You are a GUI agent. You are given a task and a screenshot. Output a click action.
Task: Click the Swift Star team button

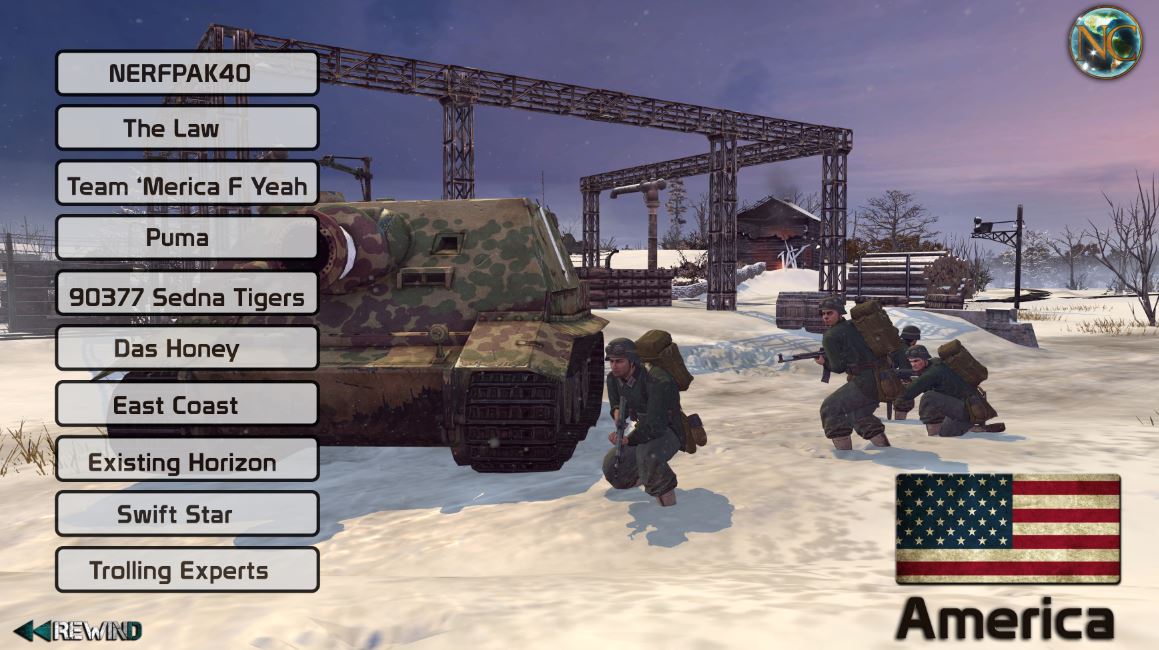click(187, 515)
